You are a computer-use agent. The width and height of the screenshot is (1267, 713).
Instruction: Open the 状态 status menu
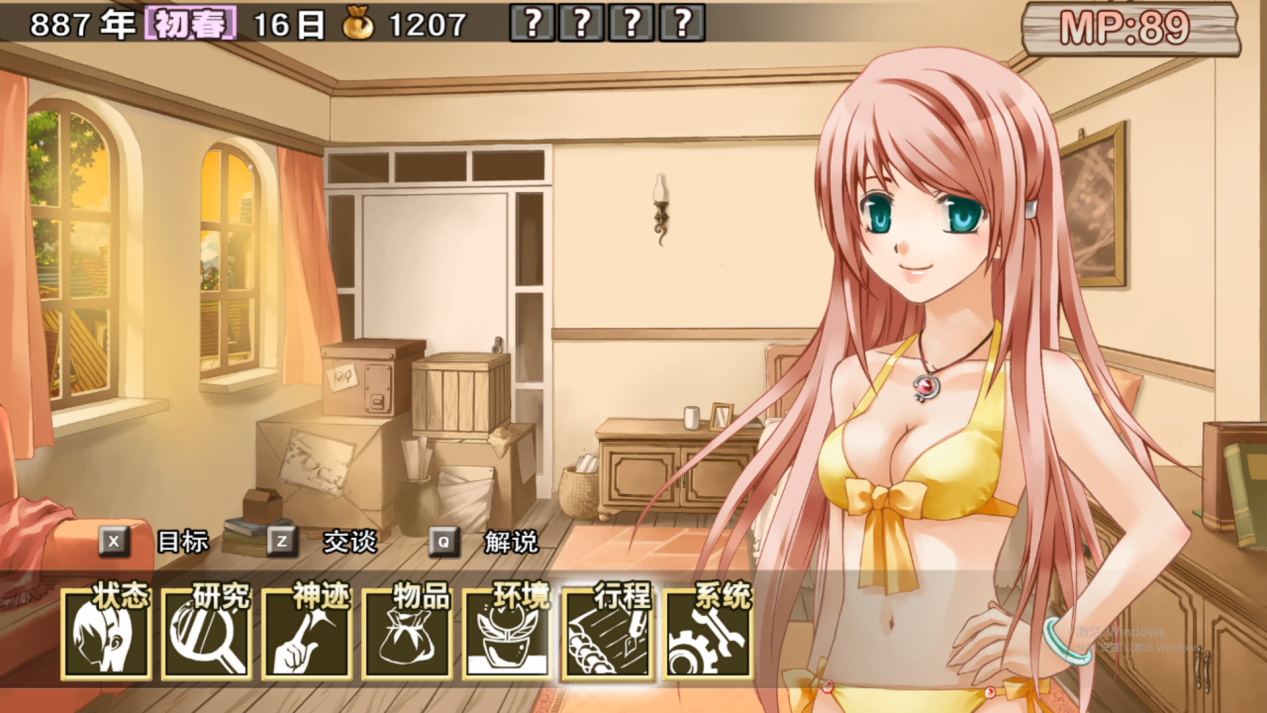click(107, 633)
